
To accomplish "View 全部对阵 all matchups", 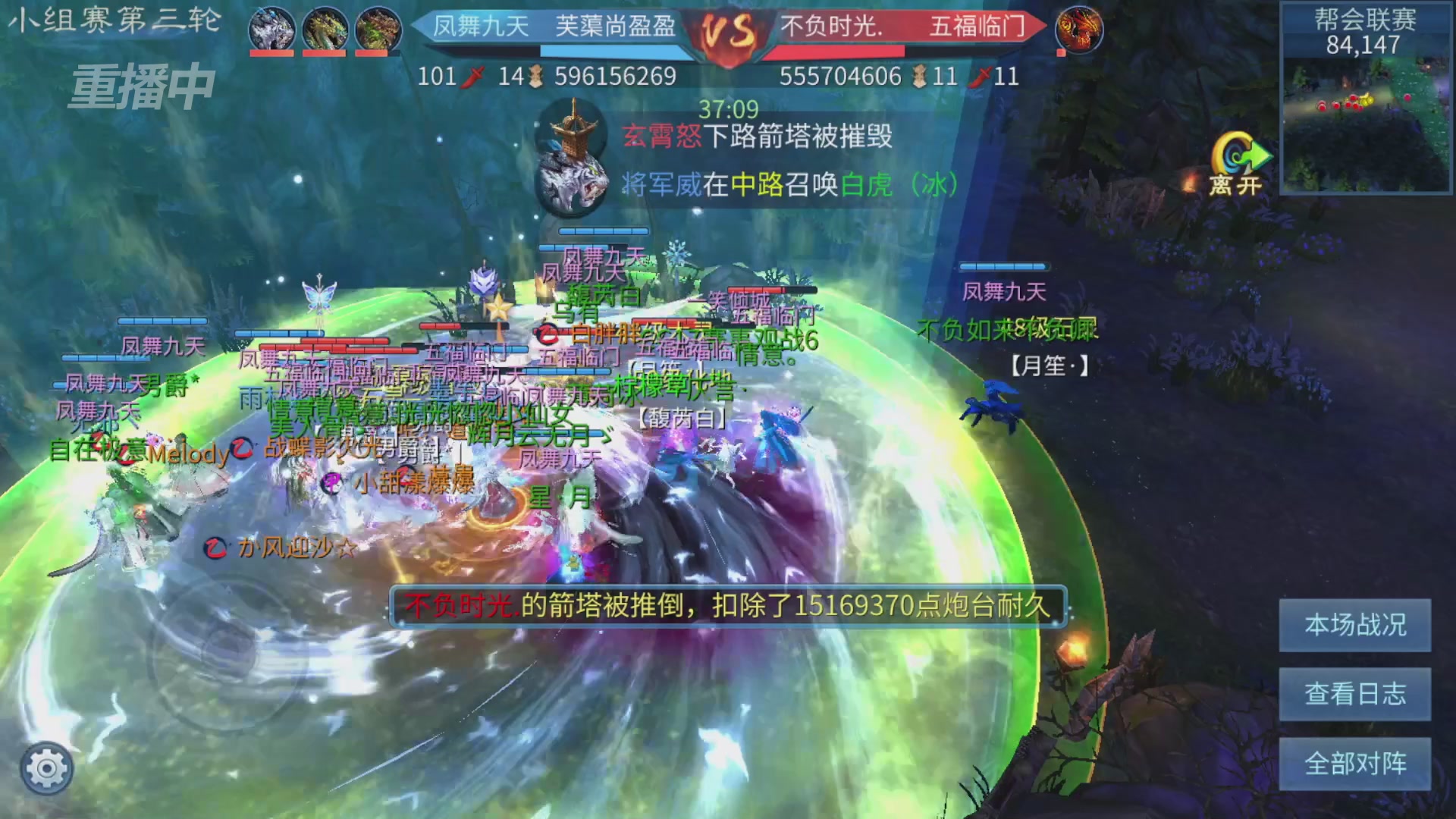I will point(1354,762).
